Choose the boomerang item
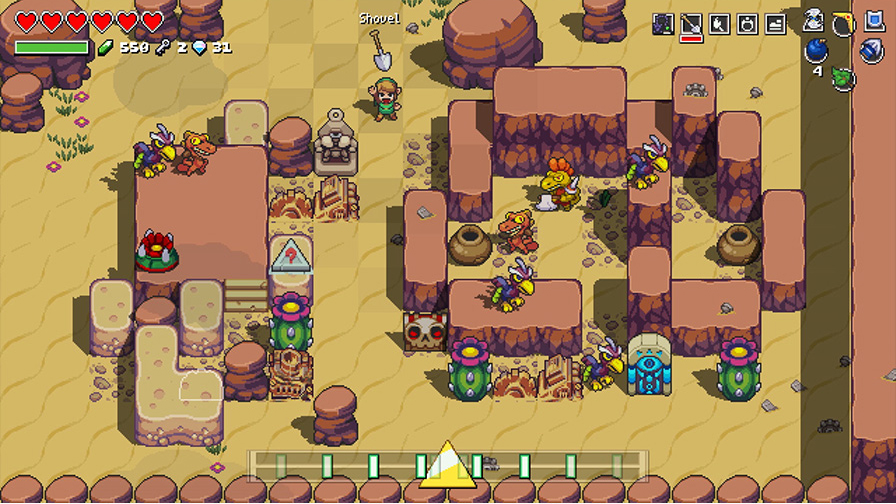The width and height of the screenshot is (896, 504). (x=844, y=22)
